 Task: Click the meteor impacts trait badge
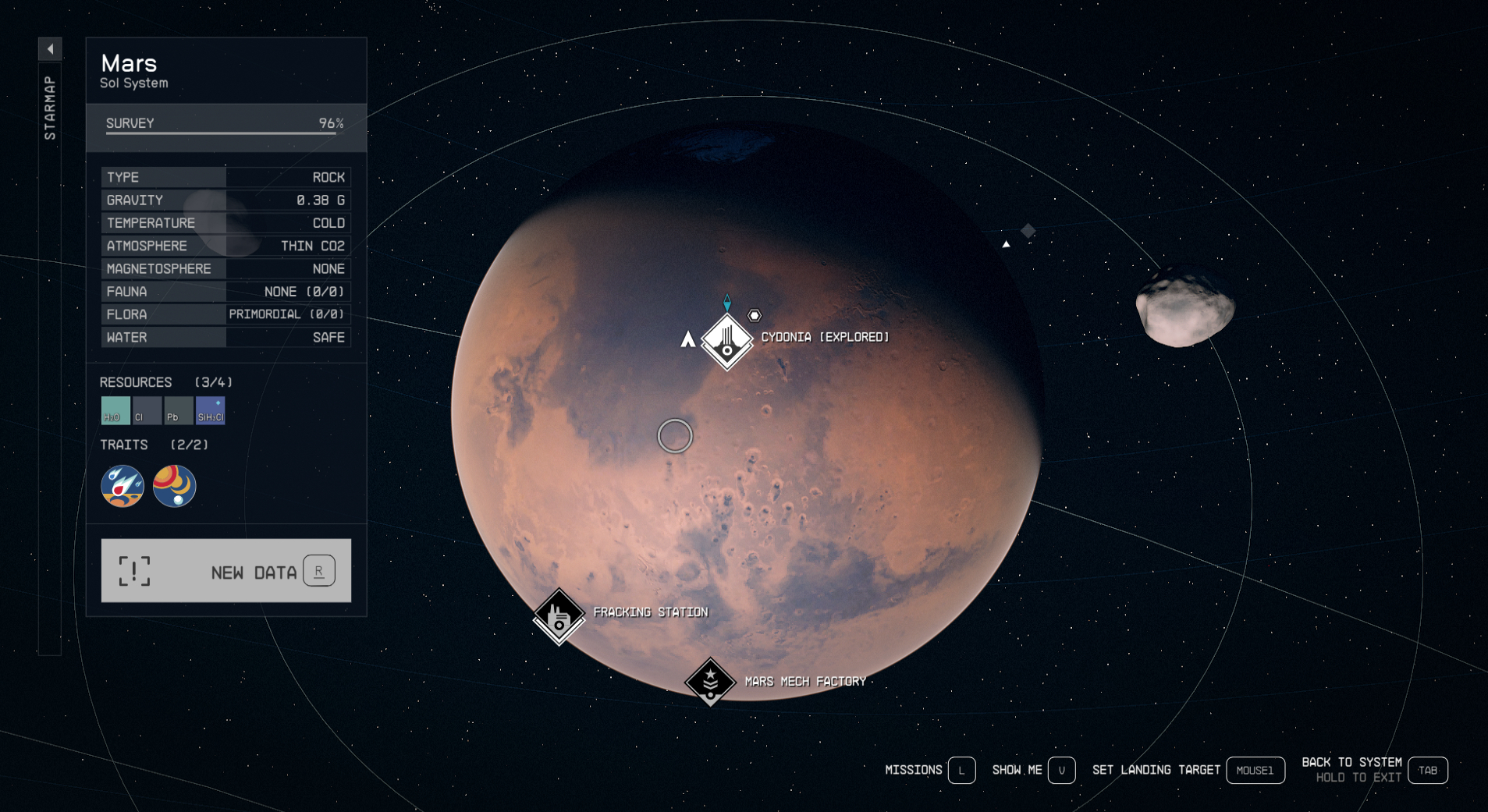click(123, 486)
